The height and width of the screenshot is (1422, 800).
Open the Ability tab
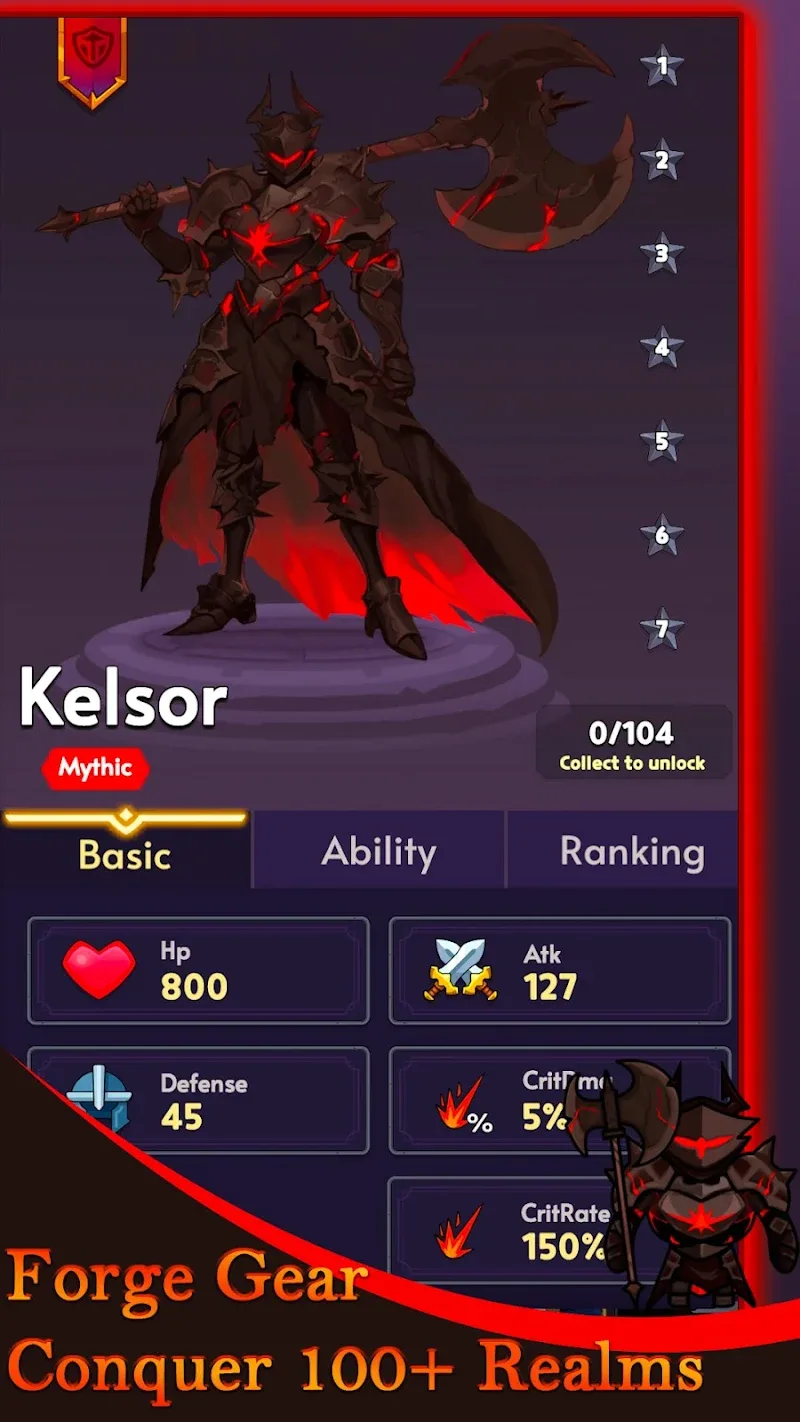[379, 852]
